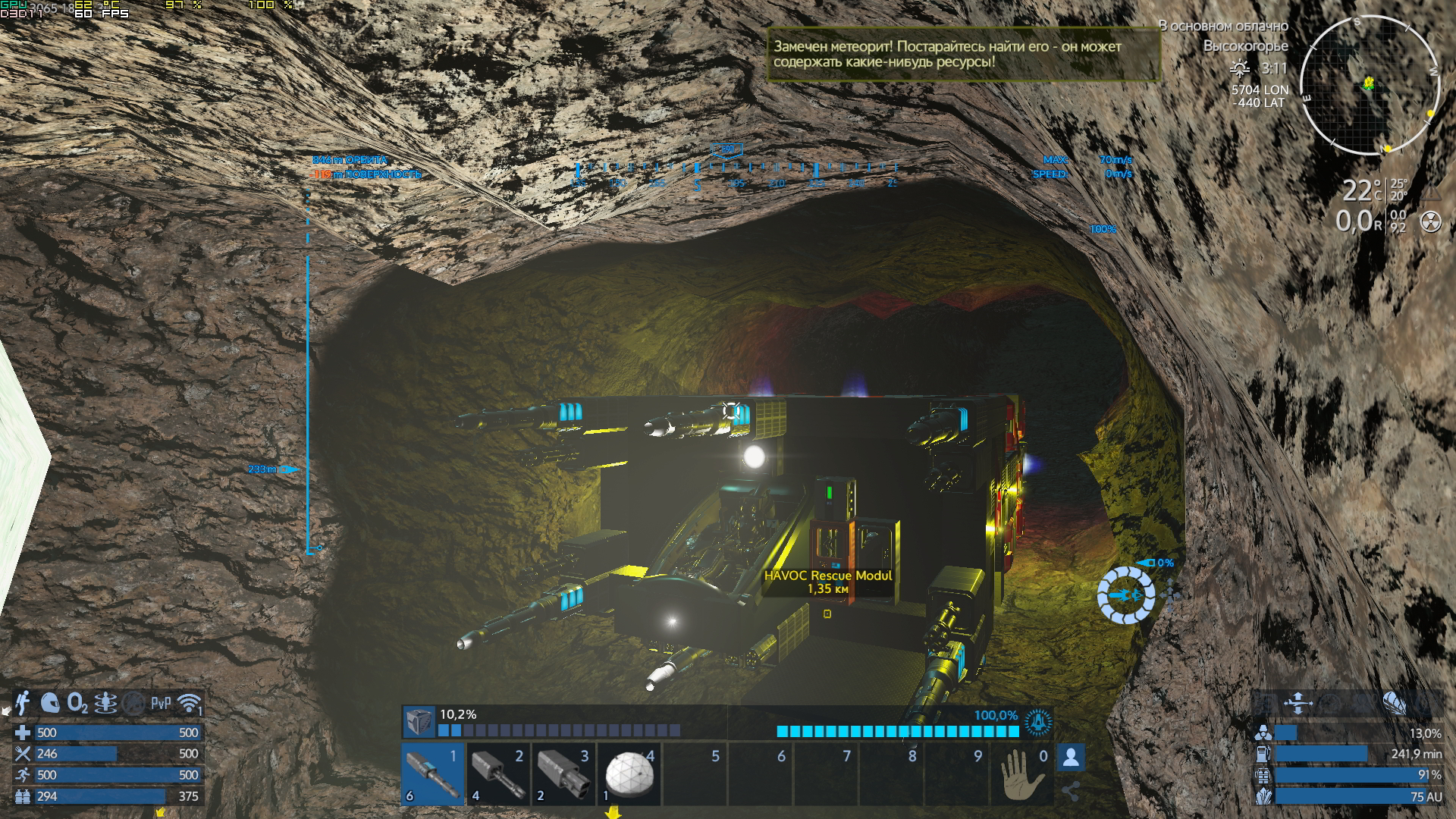The height and width of the screenshot is (819, 1456).
Task: Click the cube block icon above hotbar
Action: pos(418,721)
